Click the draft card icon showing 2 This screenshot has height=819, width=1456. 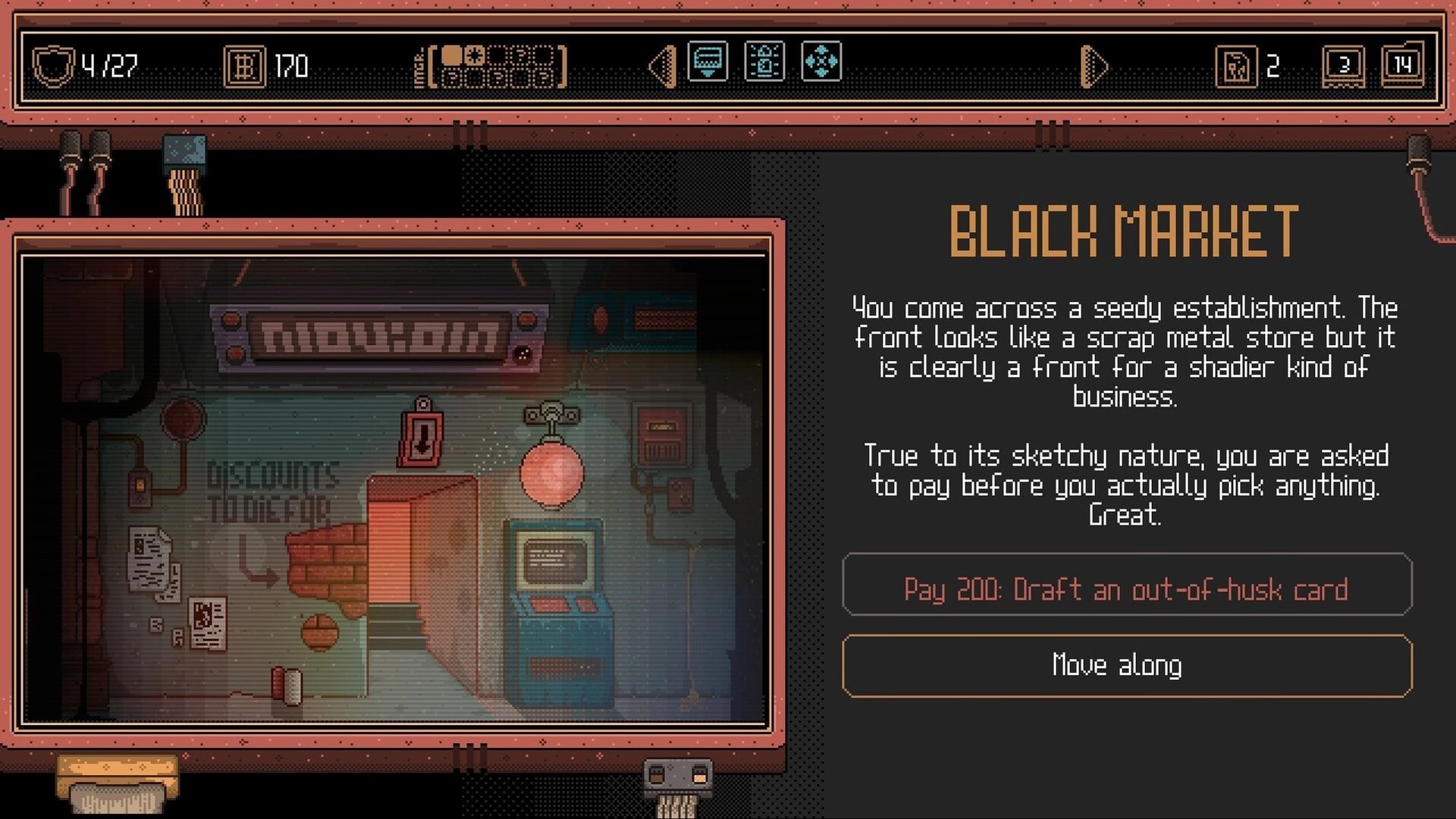click(x=1236, y=67)
